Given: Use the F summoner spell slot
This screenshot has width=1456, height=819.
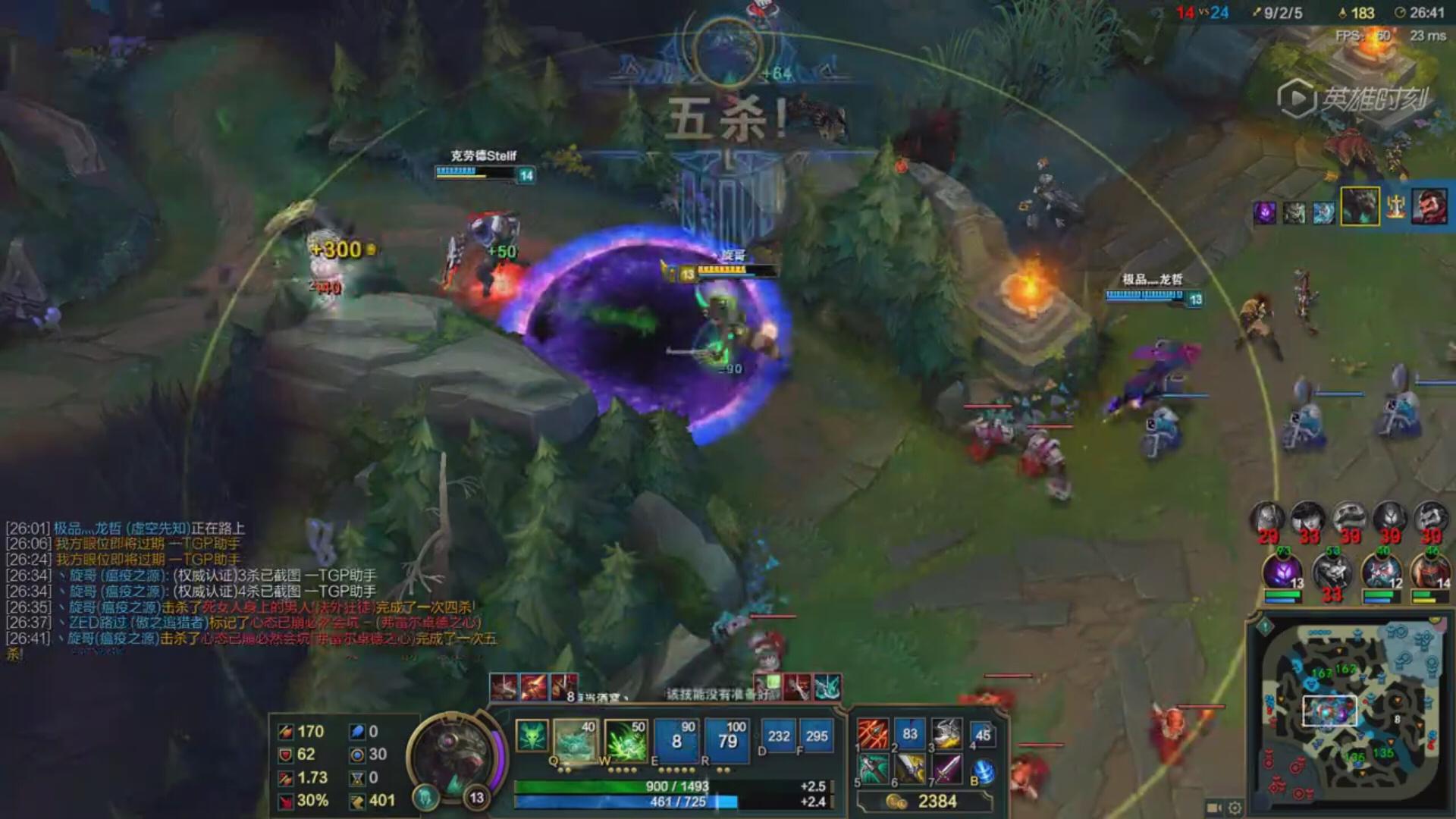Looking at the screenshot, I should (817, 736).
